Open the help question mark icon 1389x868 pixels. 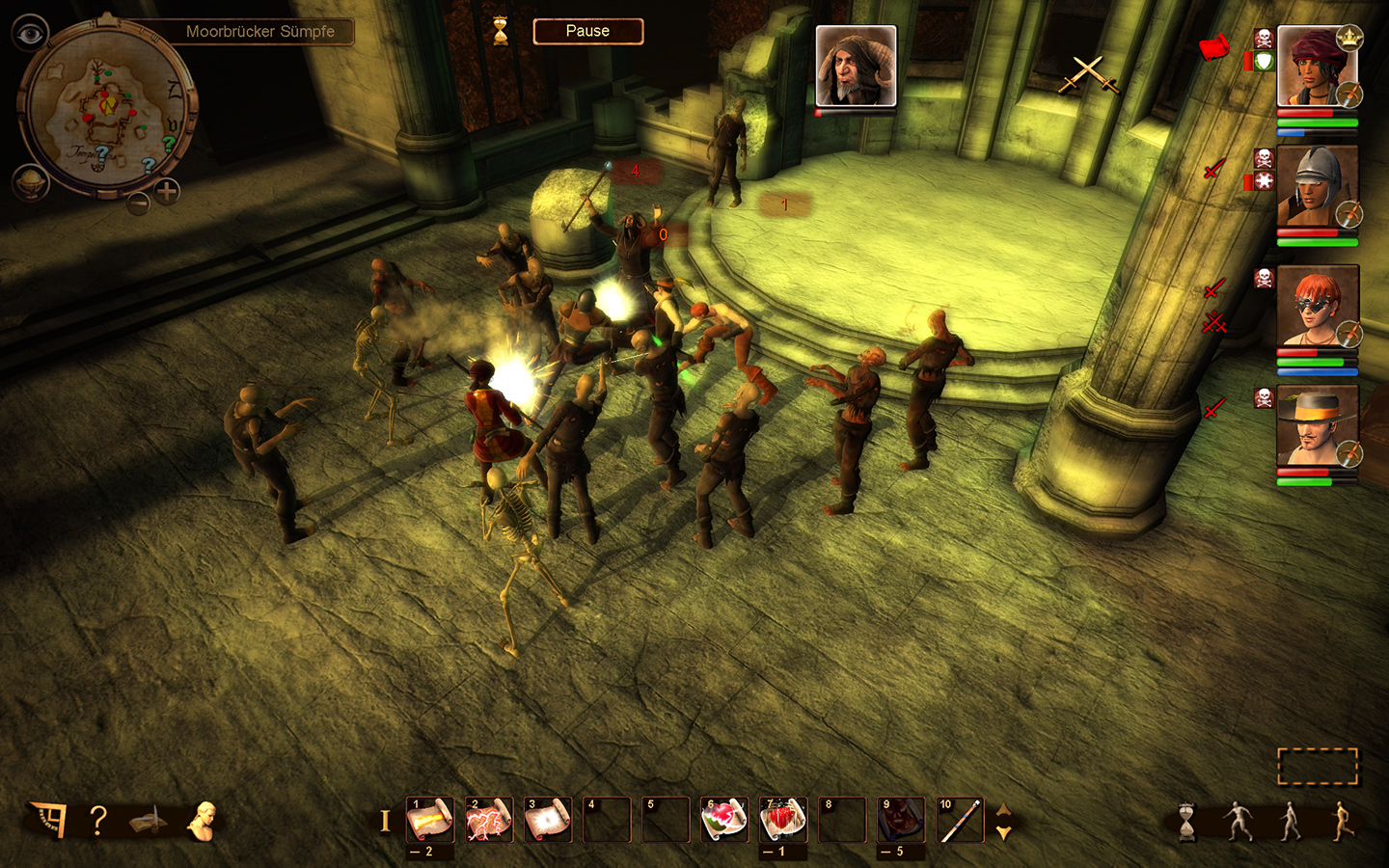pos(97,821)
